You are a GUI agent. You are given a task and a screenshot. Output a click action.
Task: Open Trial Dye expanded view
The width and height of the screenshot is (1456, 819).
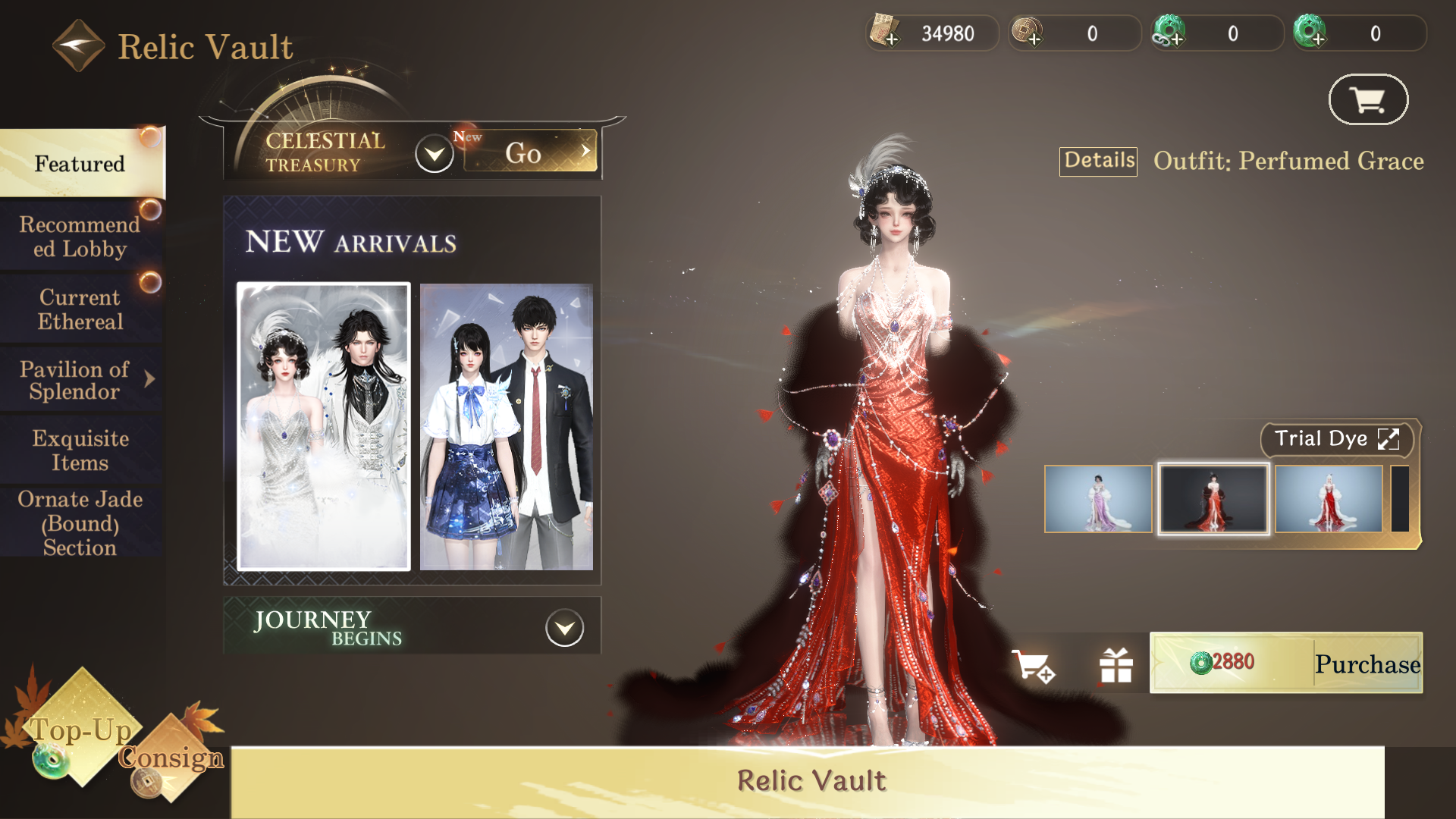tap(1336, 439)
